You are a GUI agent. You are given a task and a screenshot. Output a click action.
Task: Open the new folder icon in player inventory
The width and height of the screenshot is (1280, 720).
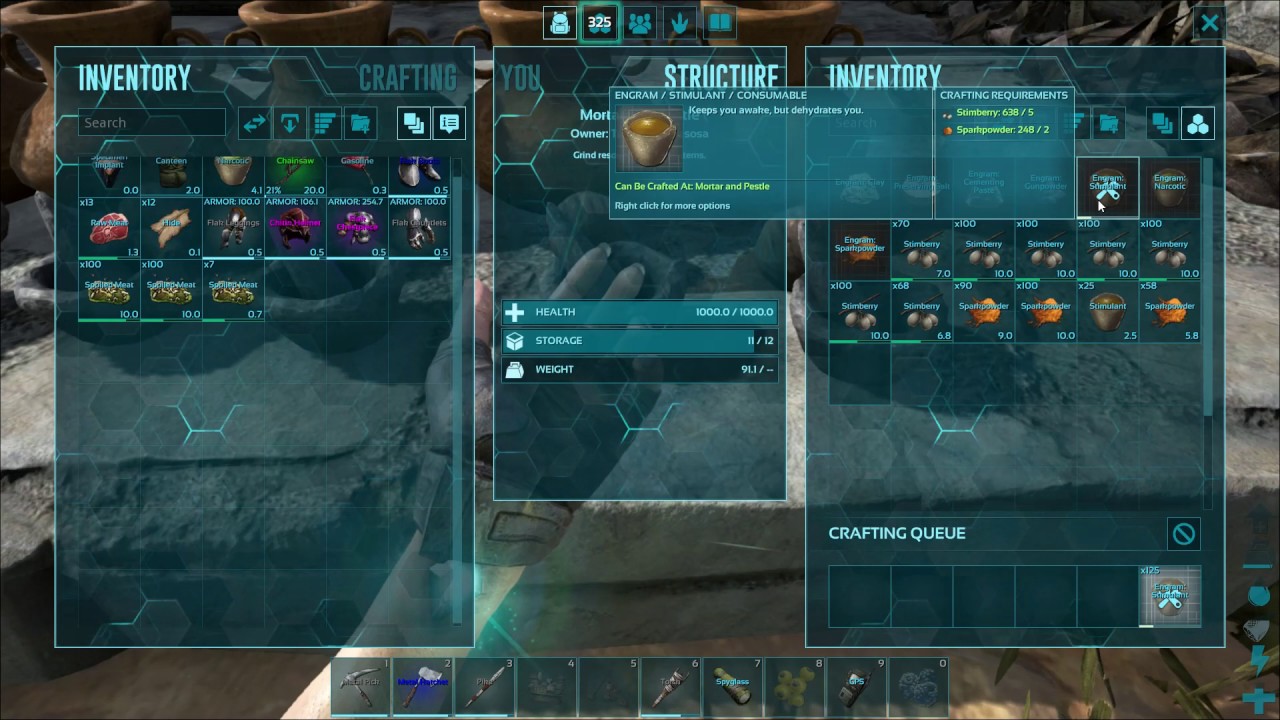358,122
